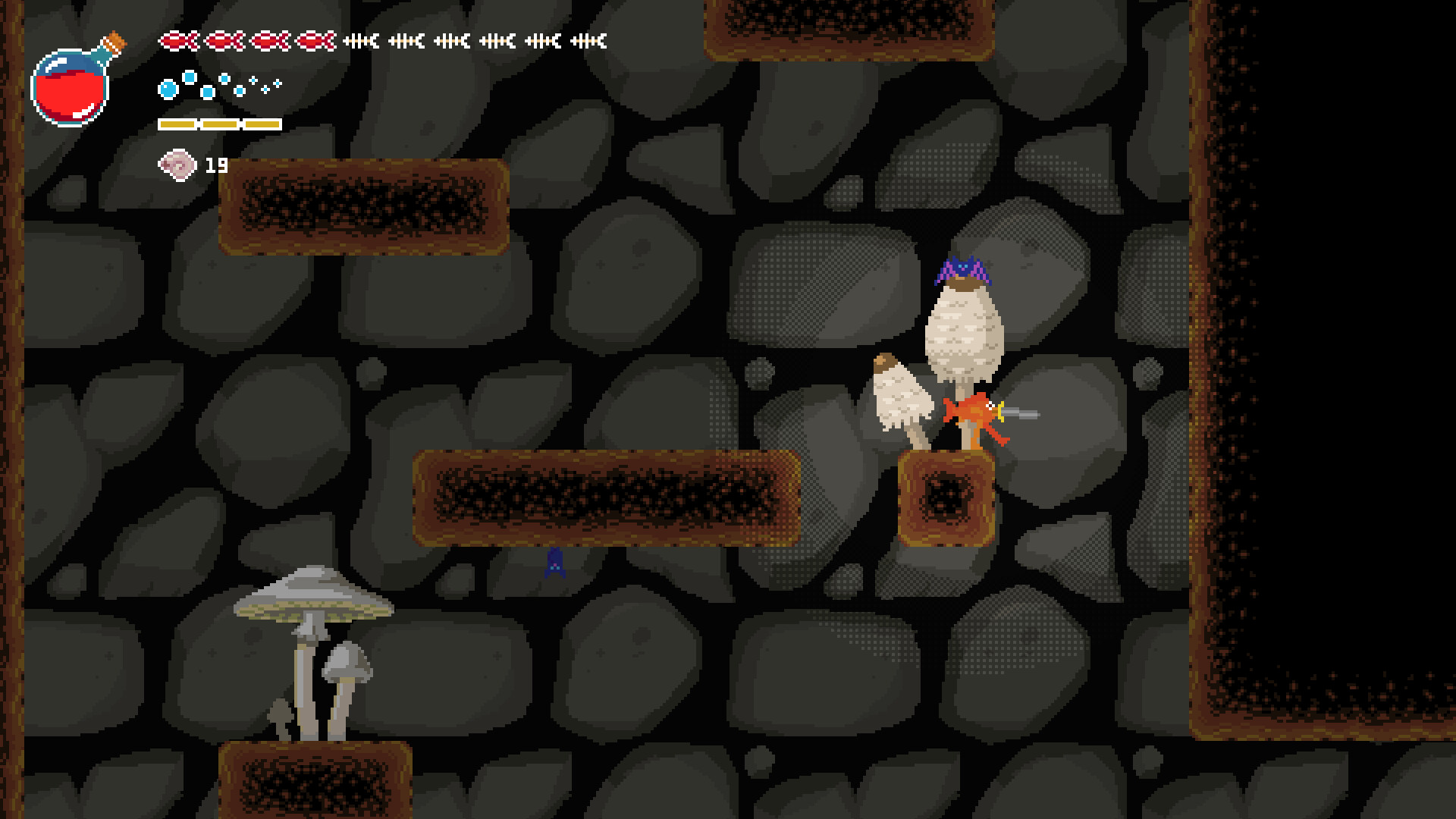Click the seashell currency icon
Image resolution: width=1456 pixels, height=819 pixels.
(x=176, y=164)
